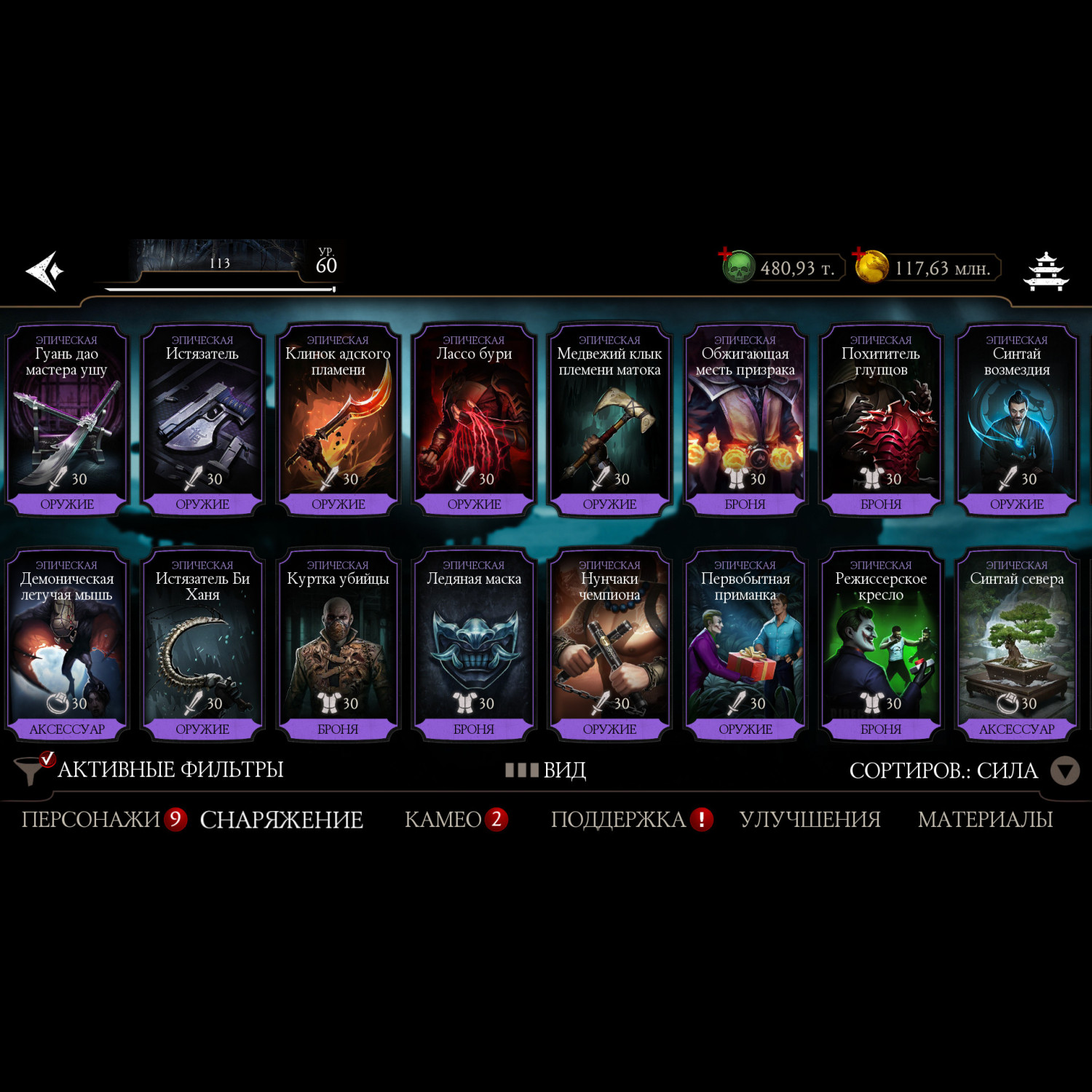Select the Синтай возмездия card

pos(1016,421)
